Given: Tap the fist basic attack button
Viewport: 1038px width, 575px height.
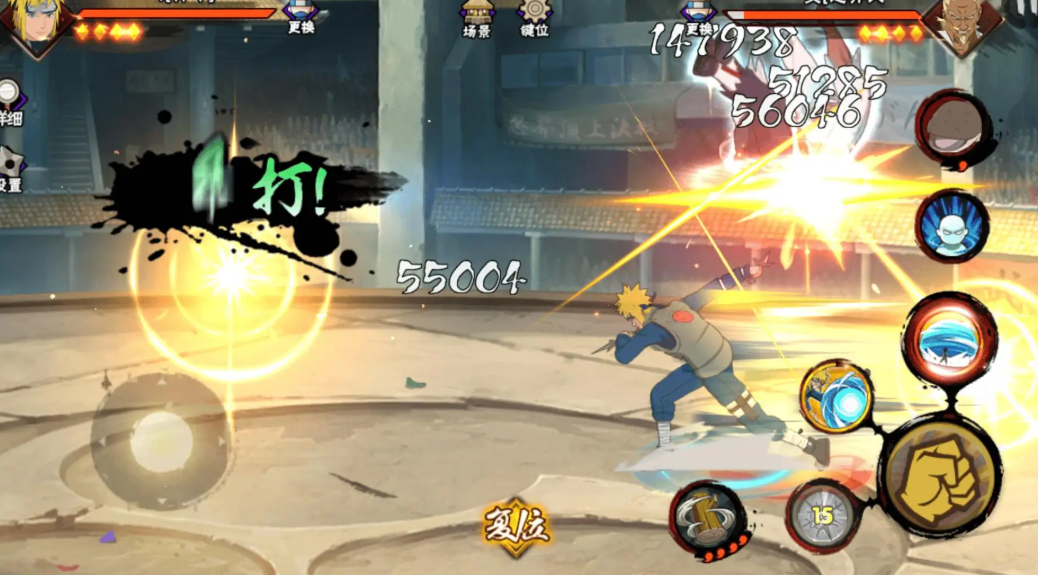Looking at the screenshot, I should click(940, 474).
